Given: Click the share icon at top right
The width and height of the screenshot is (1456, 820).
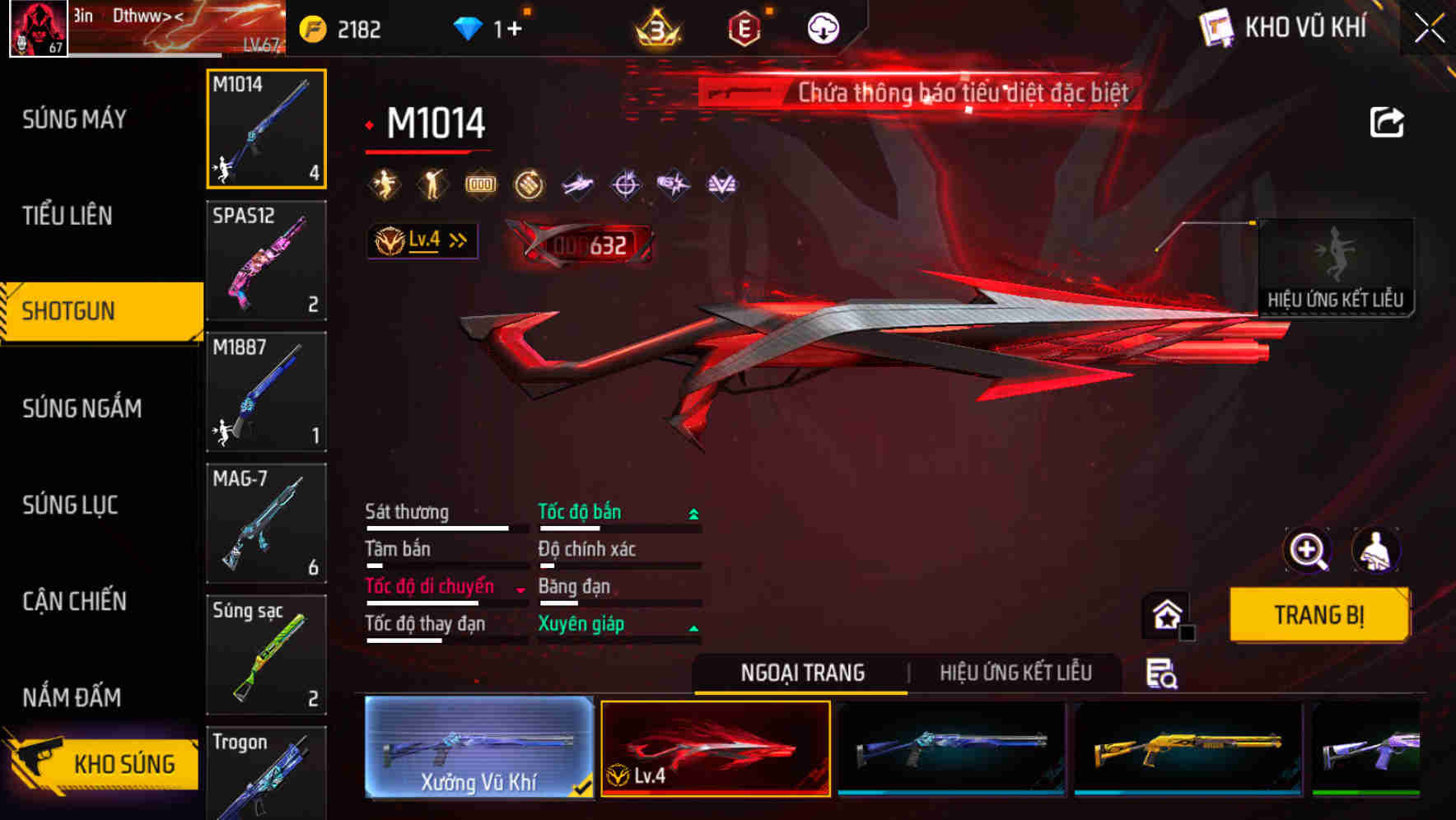Looking at the screenshot, I should (1388, 122).
